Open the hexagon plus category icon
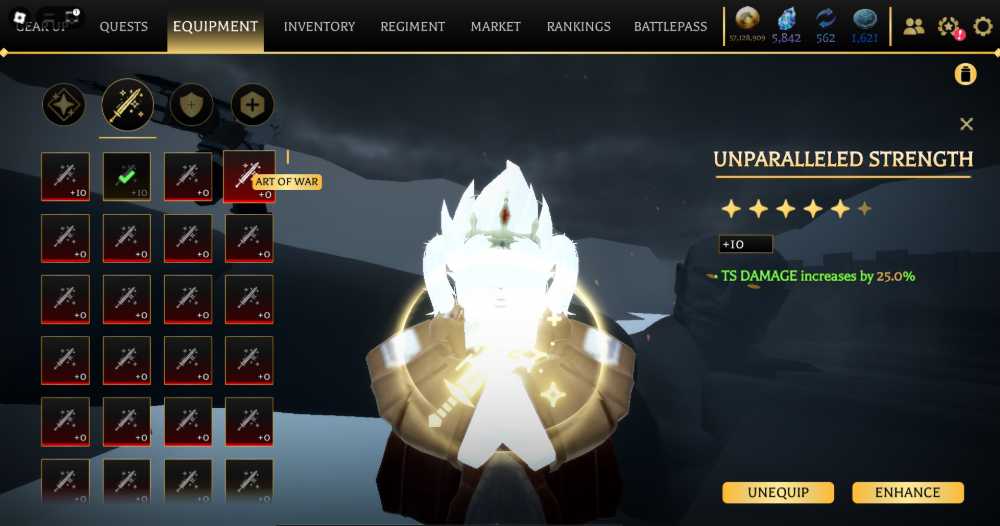The height and width of the screenshot is (526, 1000). (252, 104)
